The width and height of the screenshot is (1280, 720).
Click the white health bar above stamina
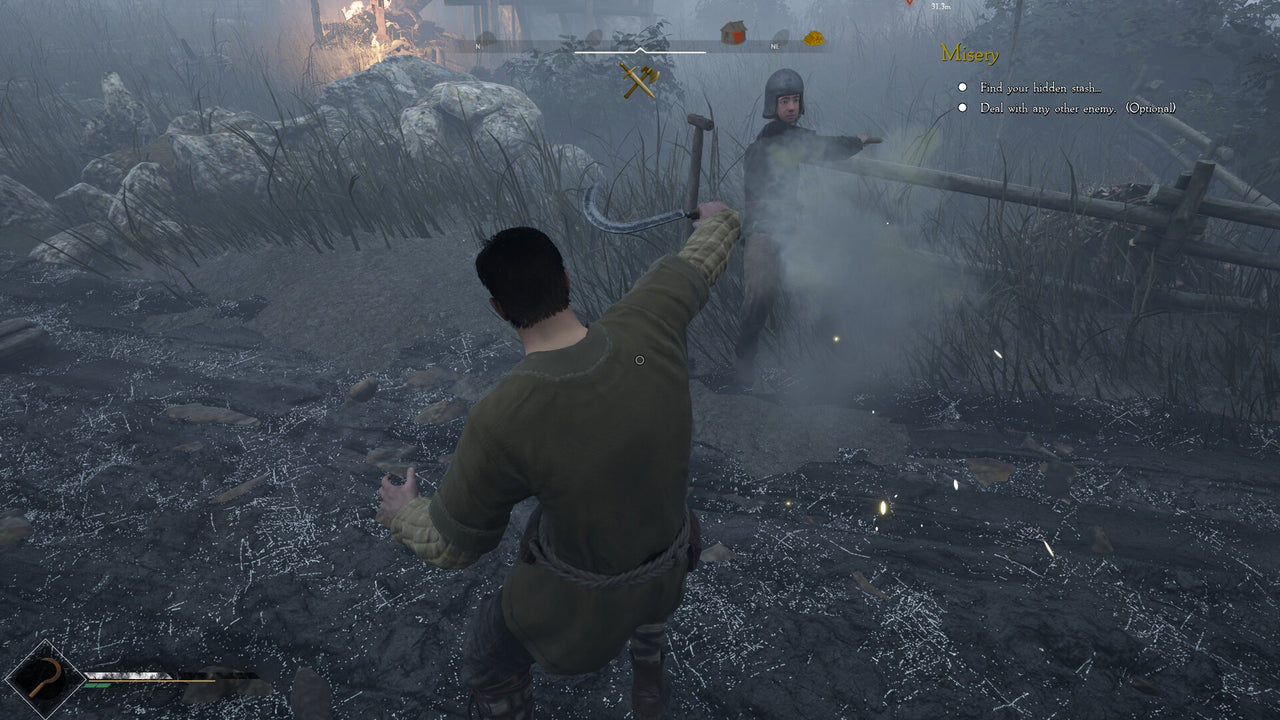pos(126,675)
